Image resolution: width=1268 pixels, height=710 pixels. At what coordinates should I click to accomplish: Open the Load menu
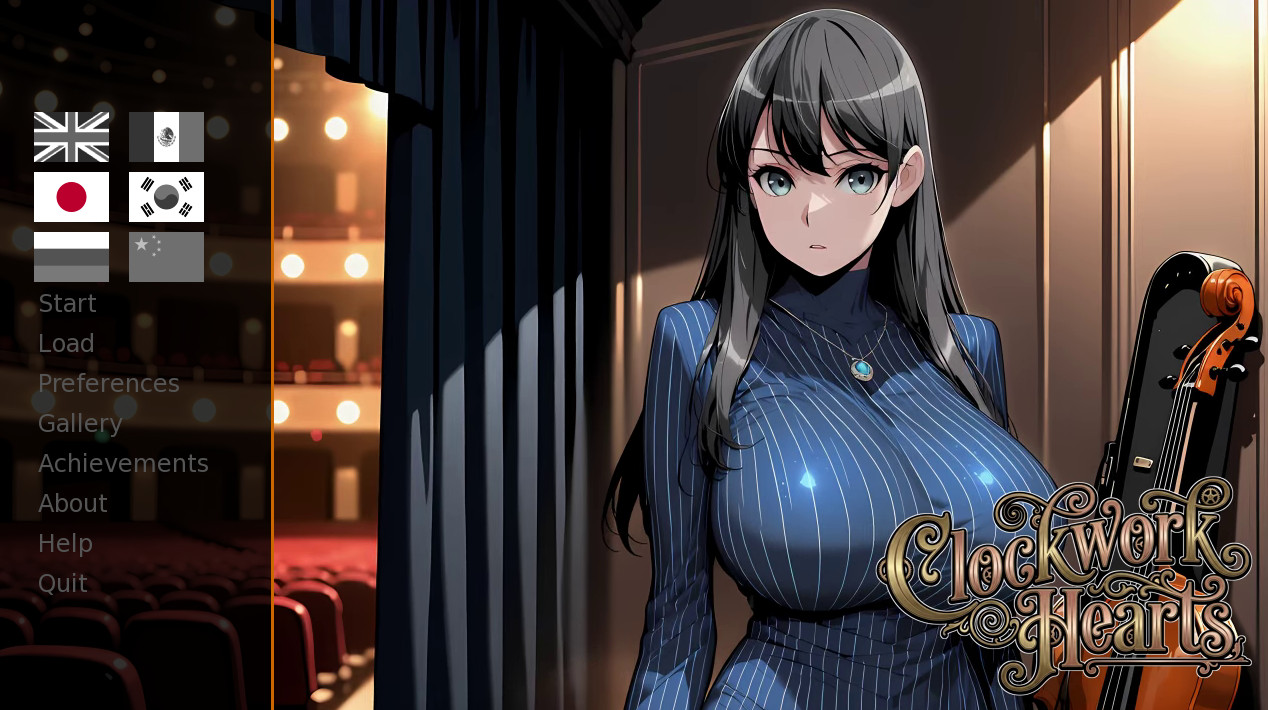click(x=66, y=344)
